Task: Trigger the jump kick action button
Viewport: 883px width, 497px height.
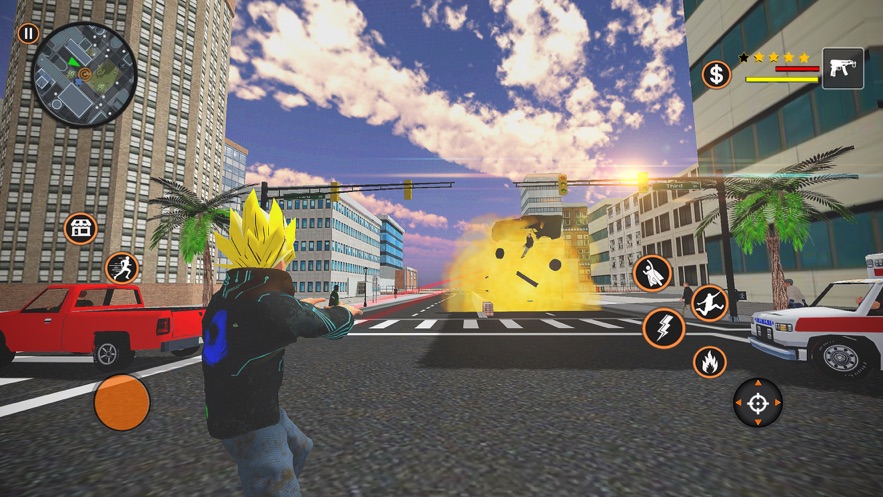Action: click(x=709, y=302)
